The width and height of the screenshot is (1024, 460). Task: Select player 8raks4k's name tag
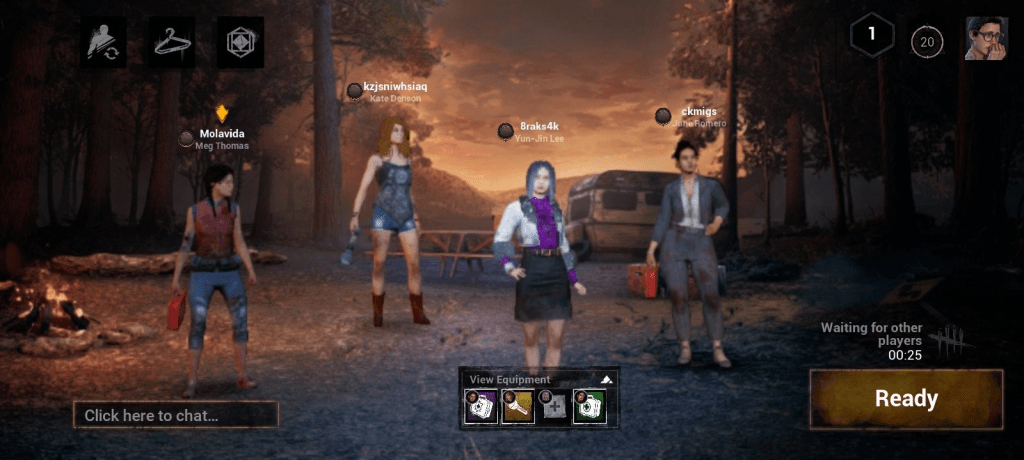(539, 127)
